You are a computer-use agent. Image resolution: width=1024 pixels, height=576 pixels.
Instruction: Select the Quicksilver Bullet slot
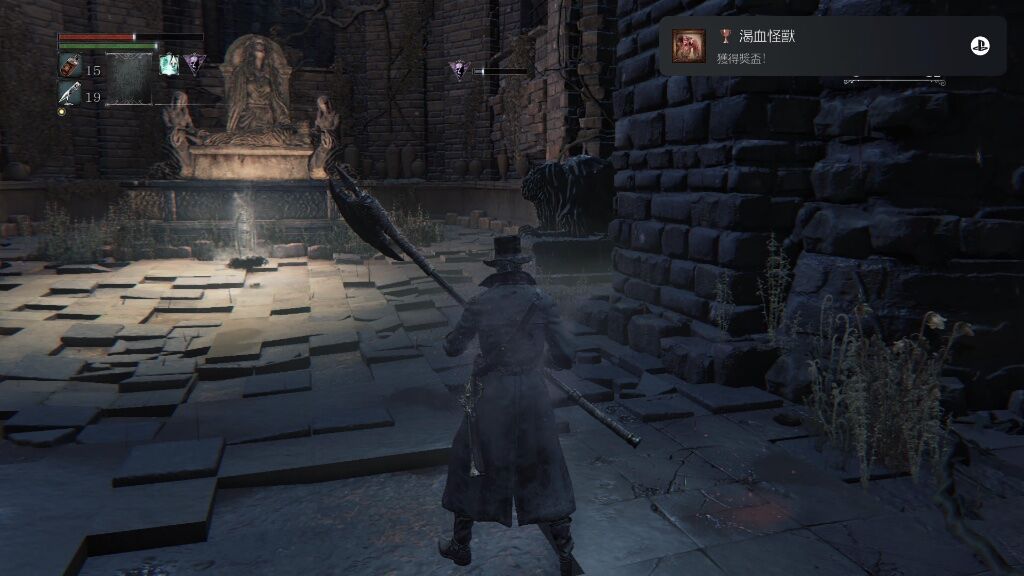pyautogui.click(x=70, y=95)
